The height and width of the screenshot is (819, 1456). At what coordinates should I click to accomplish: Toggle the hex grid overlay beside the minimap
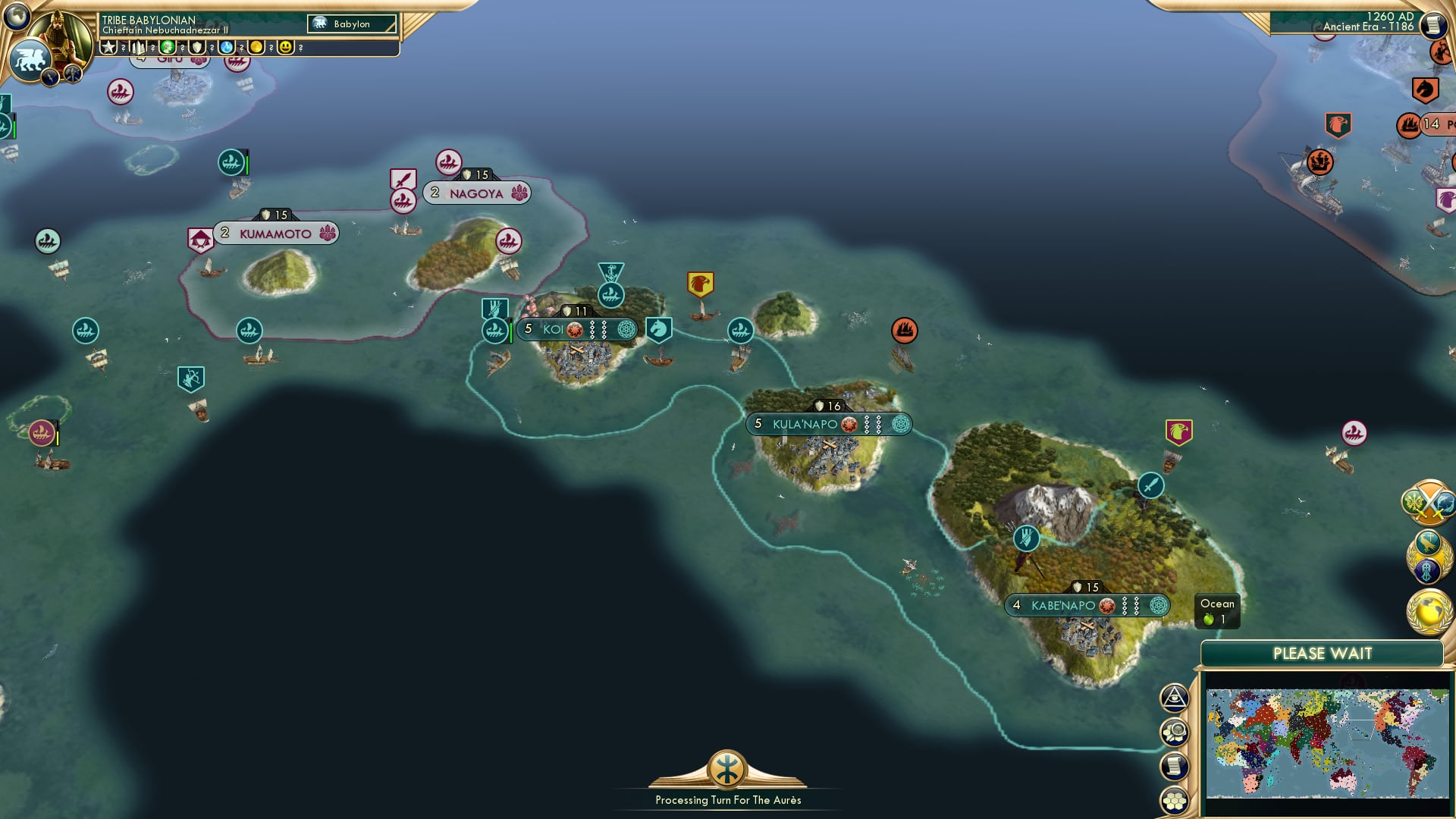(x=1175, y=798)
